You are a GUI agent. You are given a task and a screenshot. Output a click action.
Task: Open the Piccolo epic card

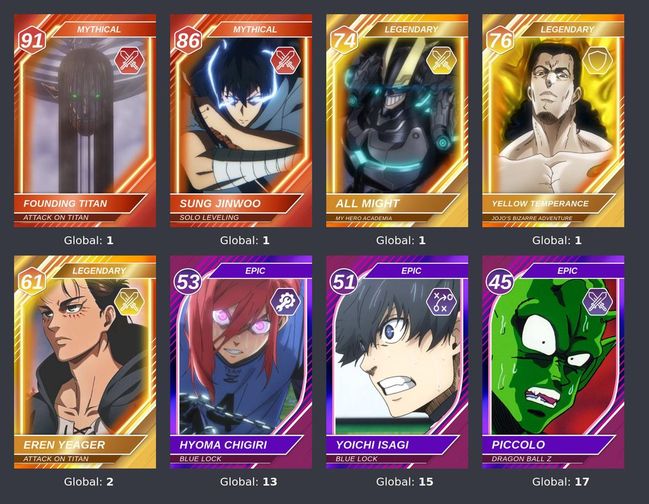click(x=553, y=362)
